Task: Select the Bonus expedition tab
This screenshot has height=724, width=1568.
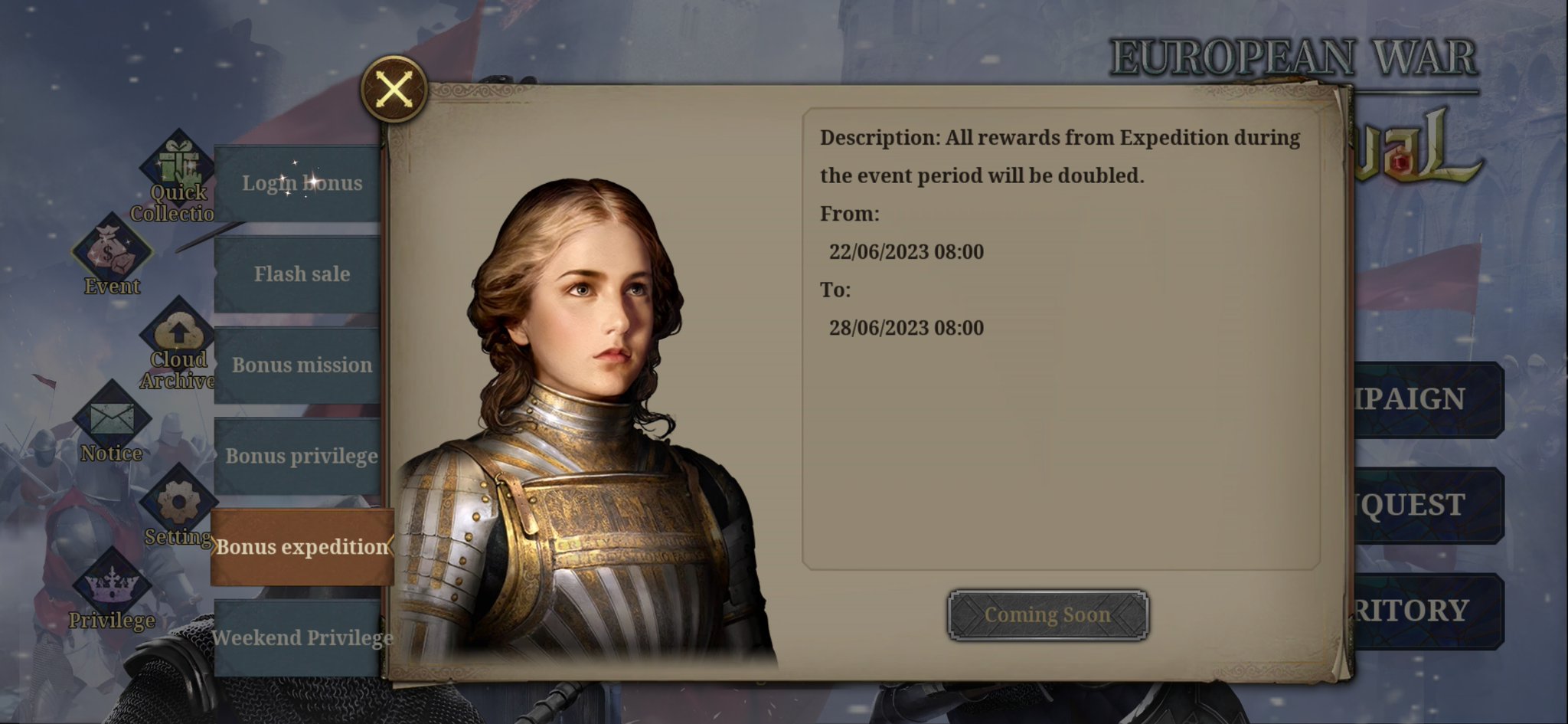Action: pyautogui.click(x=301, y=547)
